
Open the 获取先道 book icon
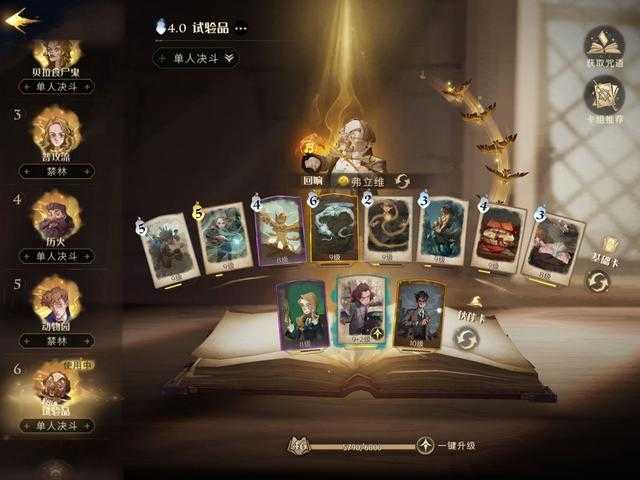(603, 46)
